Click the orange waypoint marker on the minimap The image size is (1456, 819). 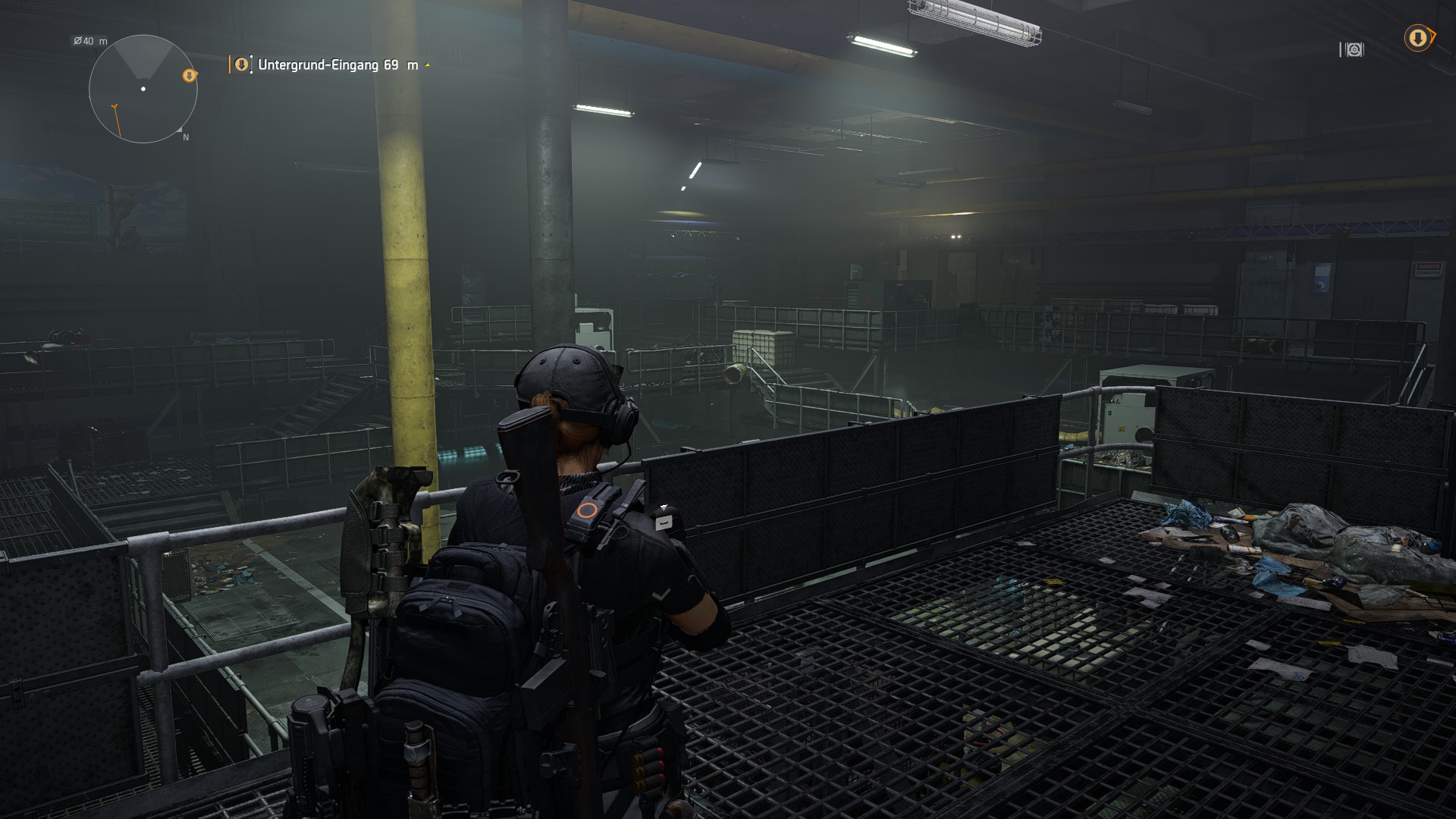[189, 76]
